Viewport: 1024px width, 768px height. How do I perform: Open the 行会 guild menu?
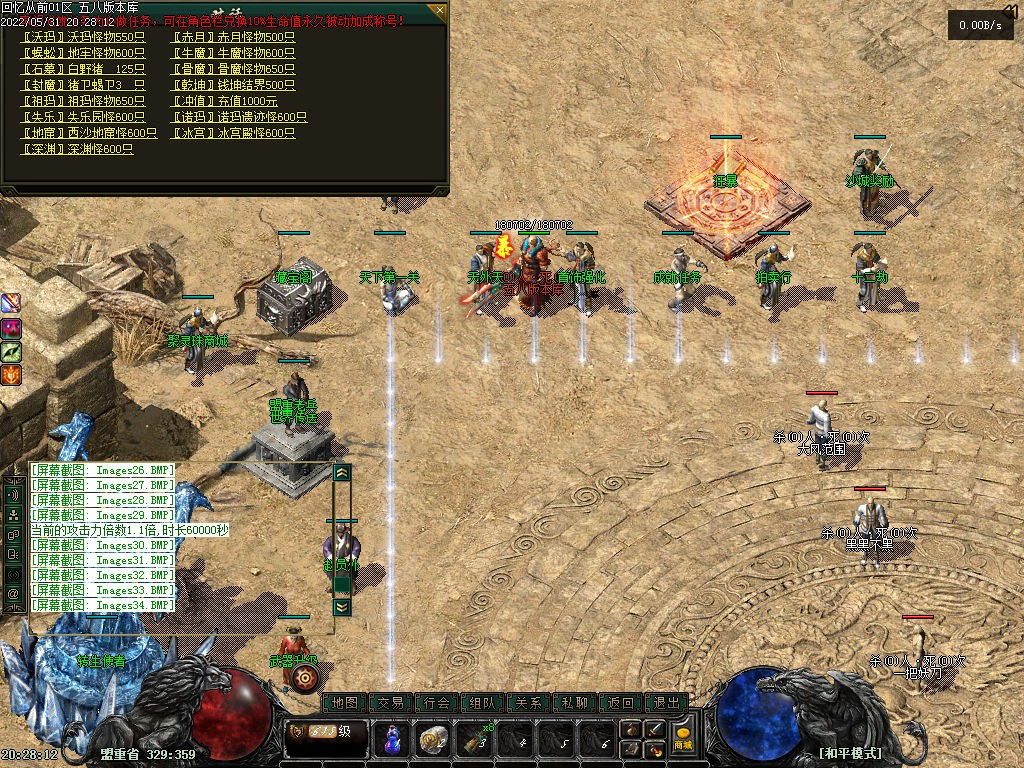pos(437,703)
